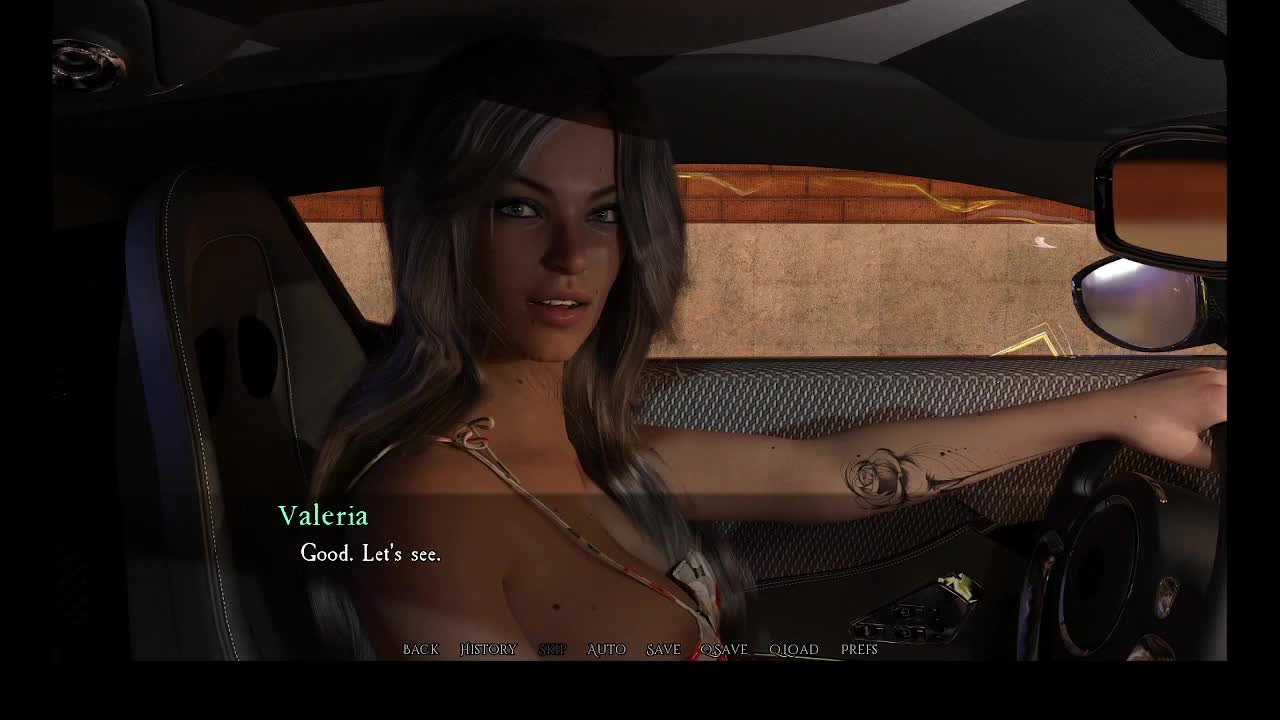Open the Prefs settings menu
The width and height of the screenshot is (1280, 720).
[859, 650]
